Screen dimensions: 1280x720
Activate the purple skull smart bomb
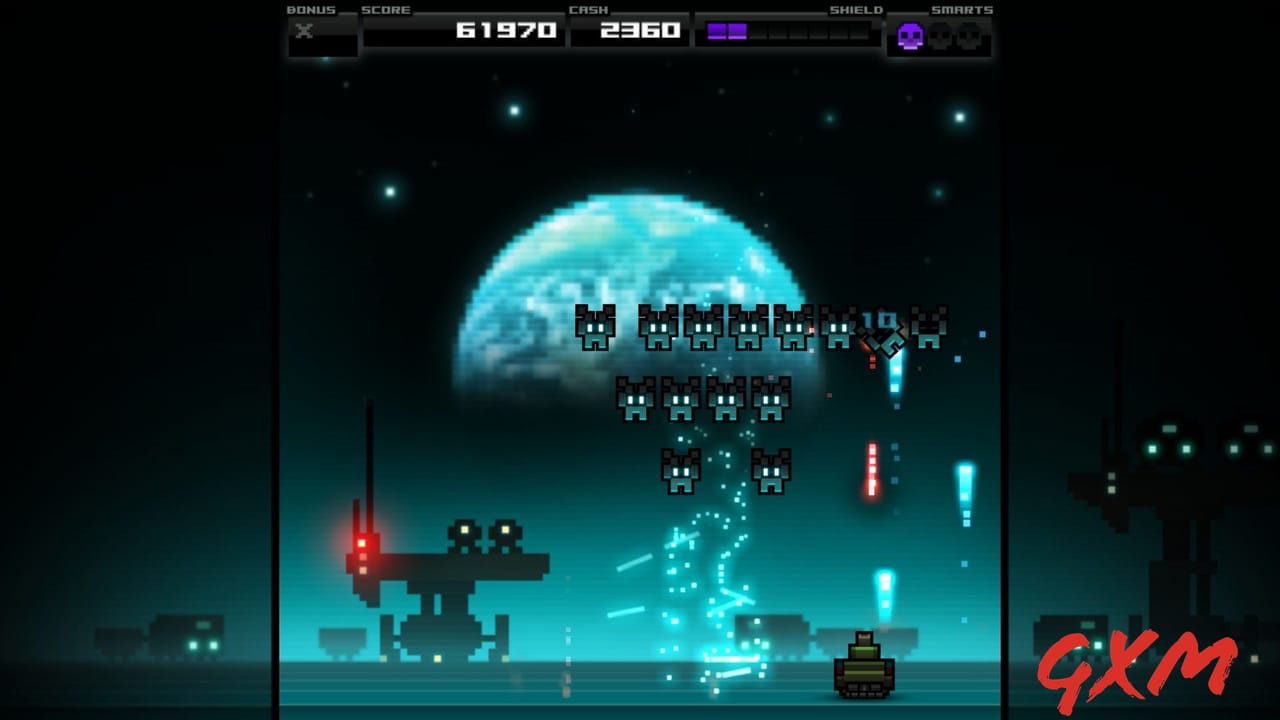click(x=910, y=37)
